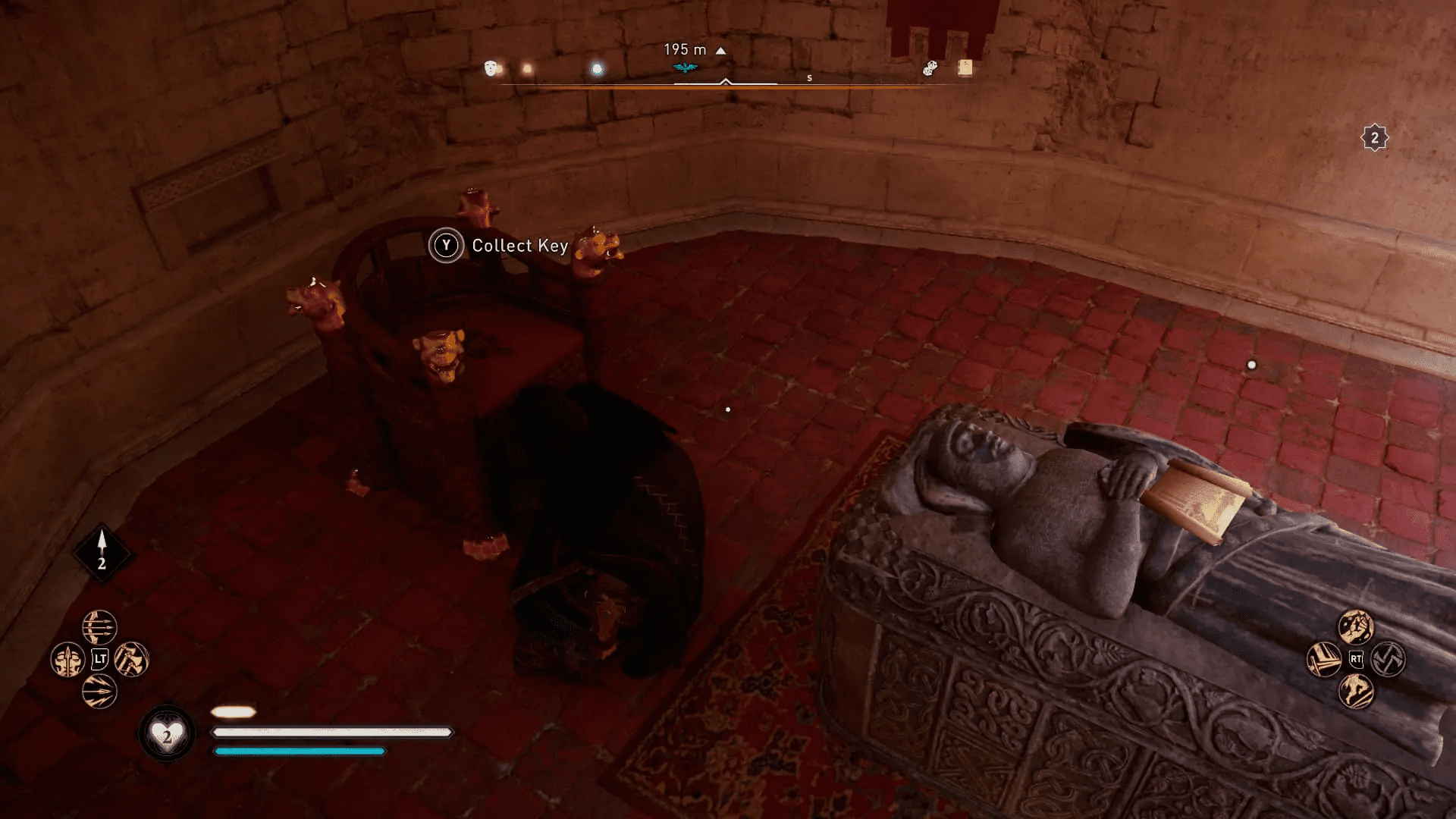Click the RT prompt in the ability cluster

pyautogui.click(x=1357, y=659)
